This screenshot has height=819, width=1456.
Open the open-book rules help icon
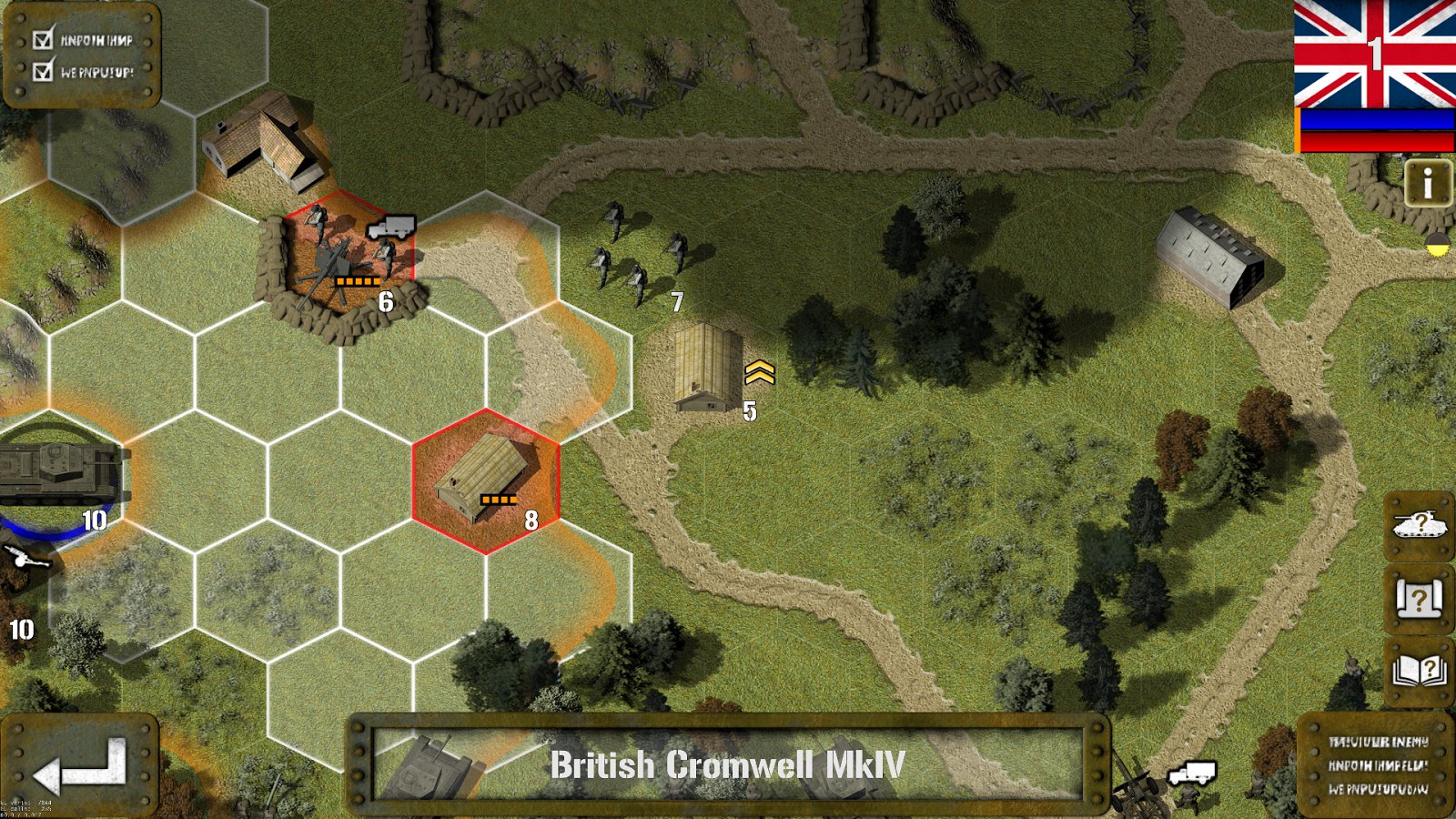point(1418,672)
